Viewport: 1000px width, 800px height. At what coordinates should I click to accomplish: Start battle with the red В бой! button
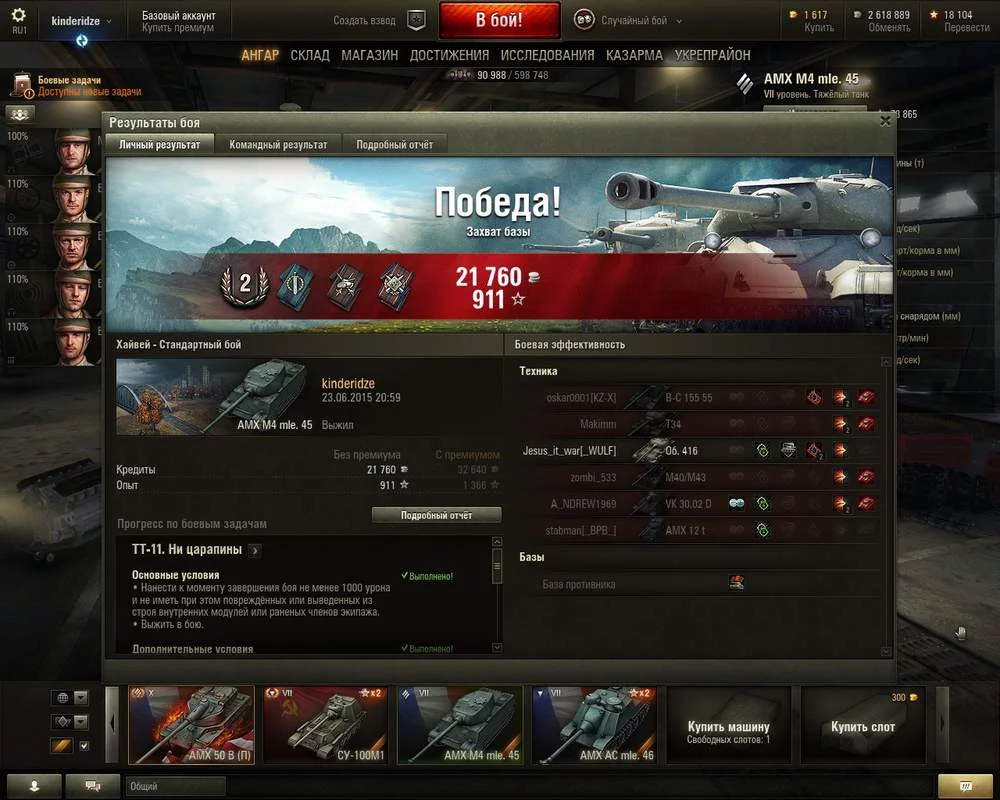pyautogui.click(x=499, y=20)
